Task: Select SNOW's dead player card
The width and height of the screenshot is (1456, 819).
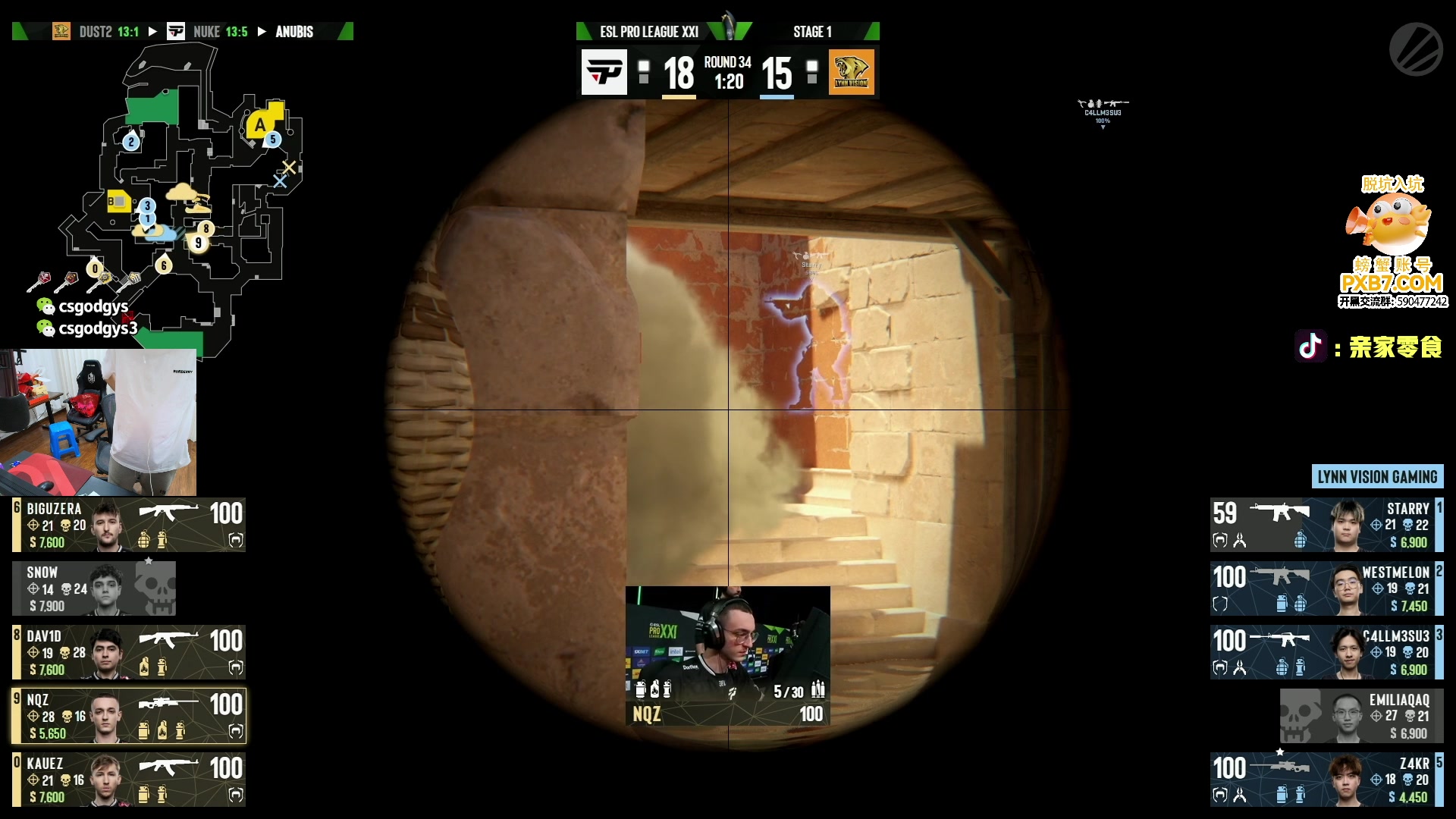Action: [x=94, y=588]
